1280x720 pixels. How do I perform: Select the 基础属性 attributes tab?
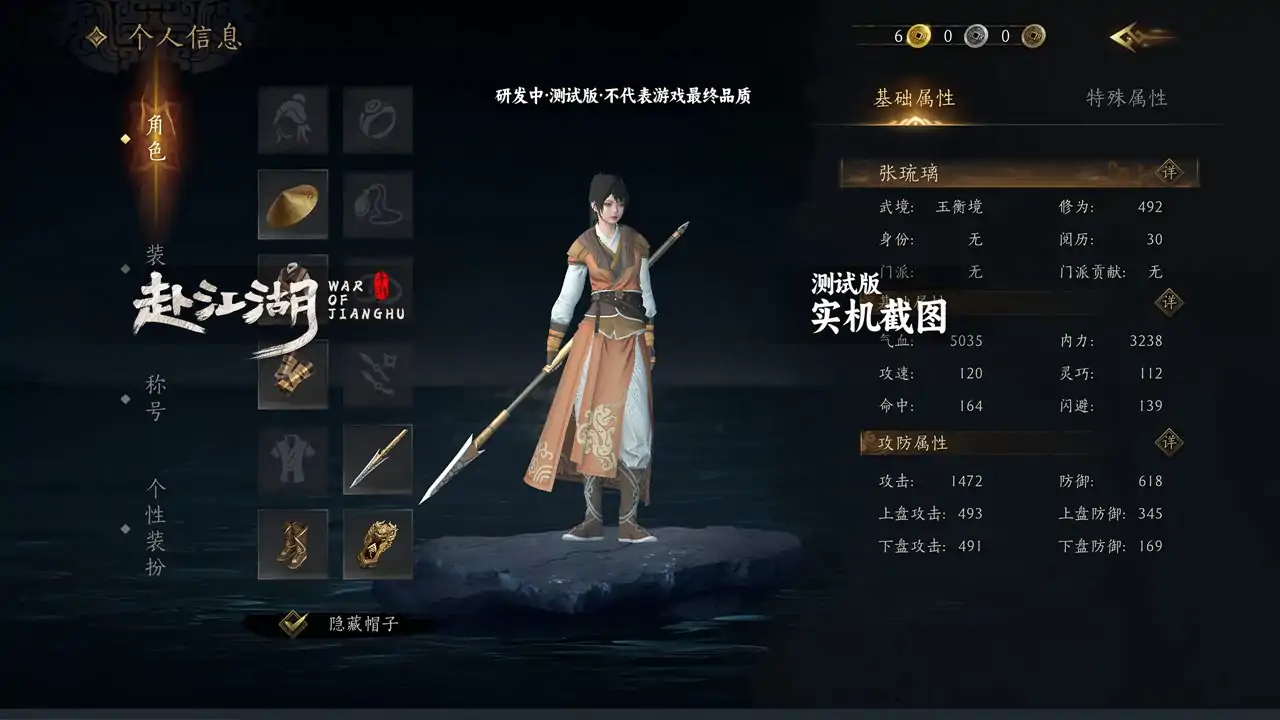(914, 98)
